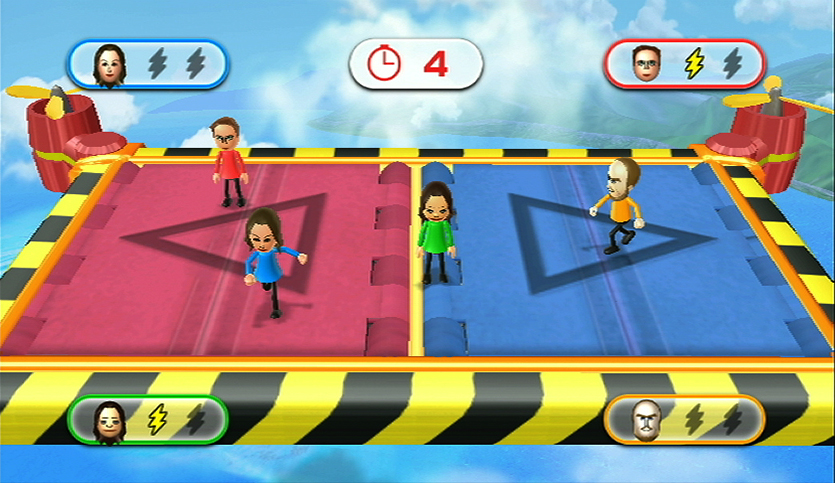The image size is (835, 483).
Task: Choose the green-bordered player panel
Action: (148, 419)
